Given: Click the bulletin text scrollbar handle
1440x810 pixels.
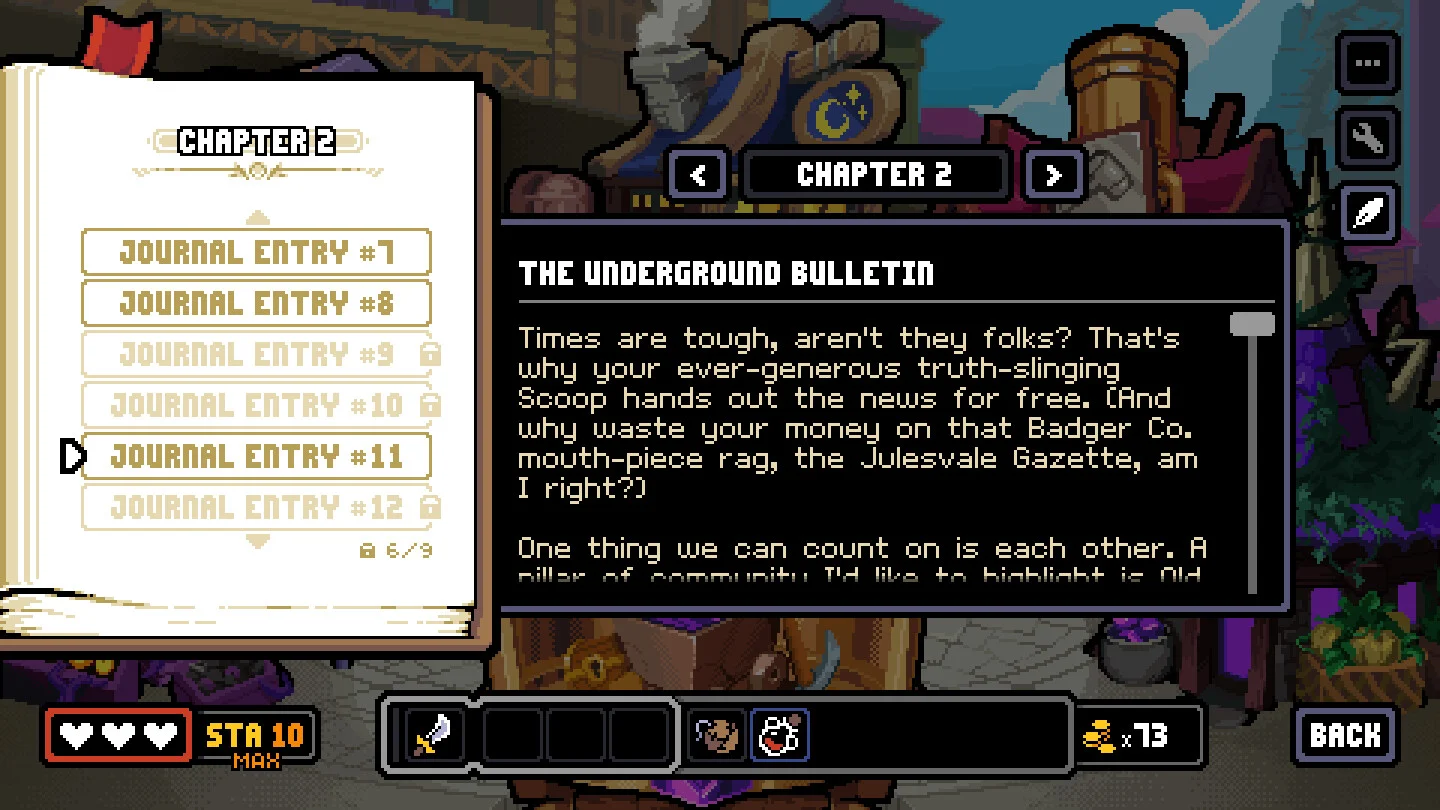Looking at the screenshot, I should tap(1251, 325).
